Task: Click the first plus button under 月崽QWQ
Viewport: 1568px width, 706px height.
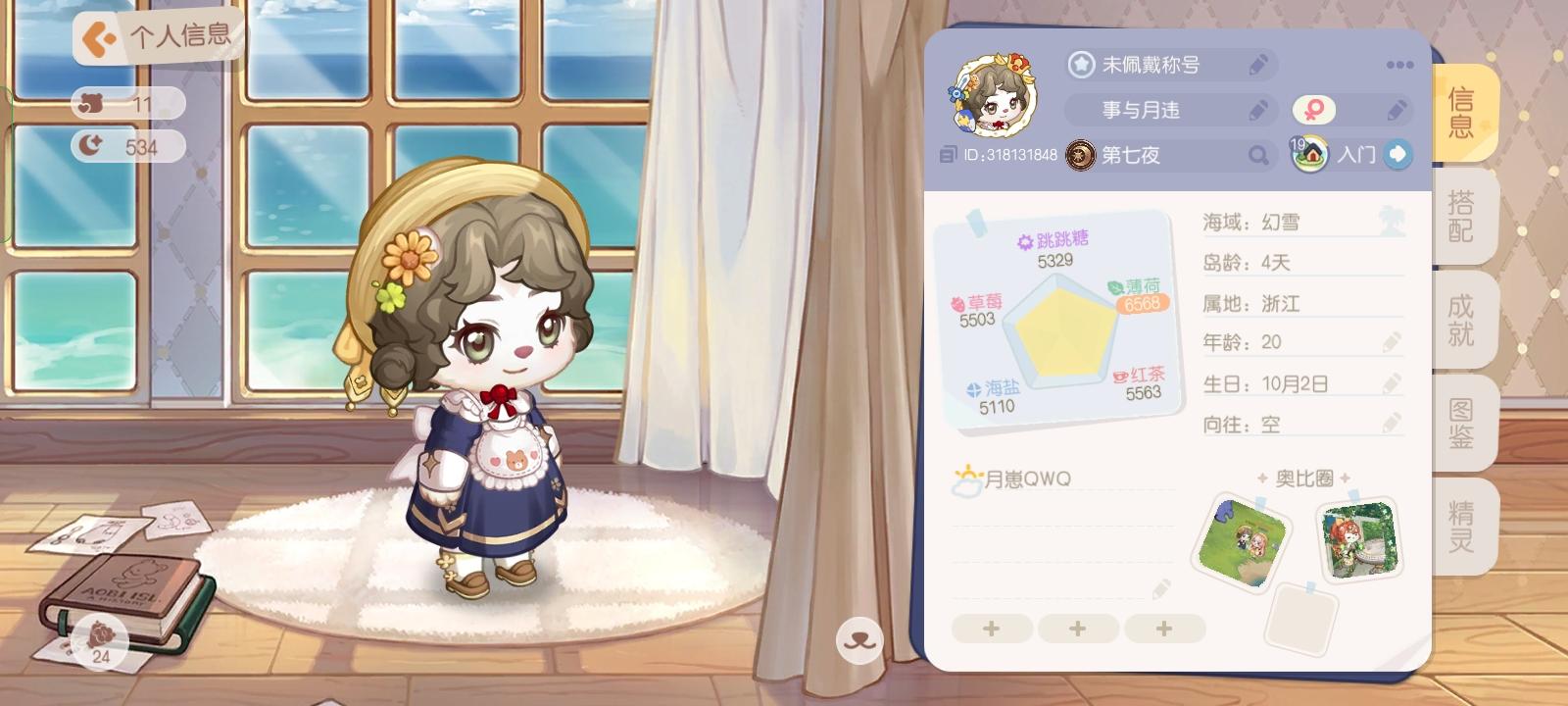Action: click(x=992, y=628)
